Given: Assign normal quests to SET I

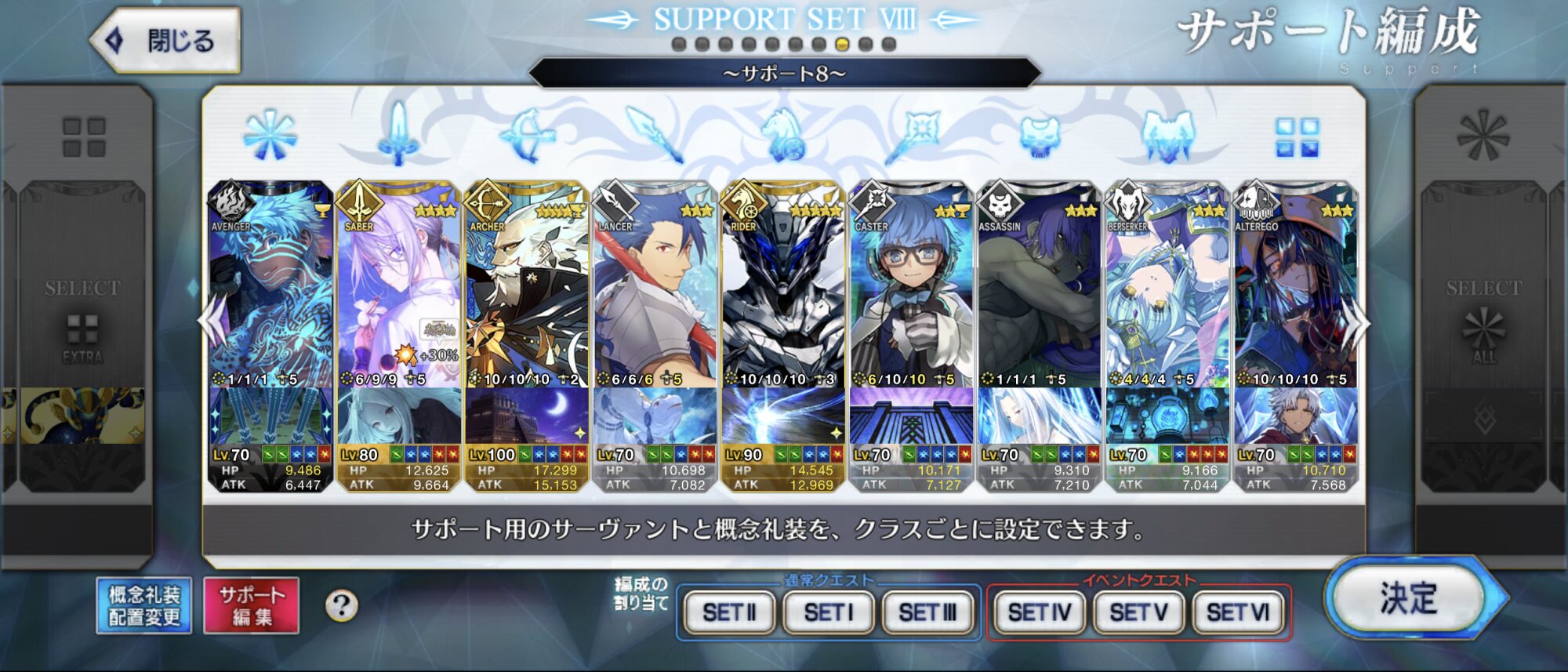Looking at the screenshot, I should (x=828, y=612).
